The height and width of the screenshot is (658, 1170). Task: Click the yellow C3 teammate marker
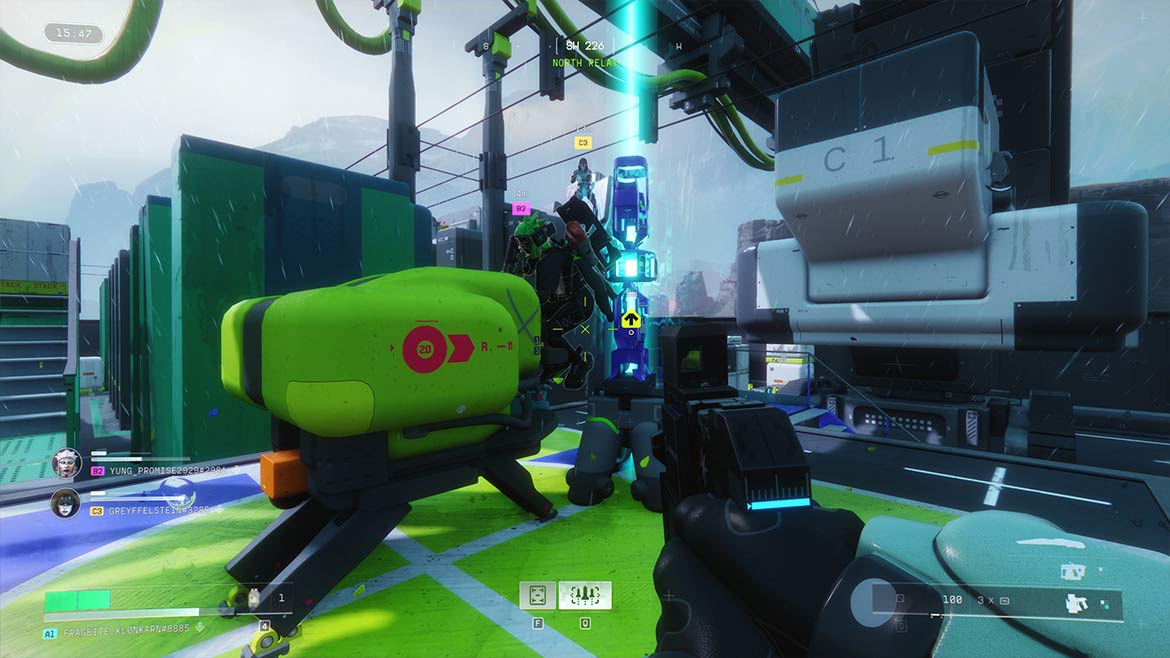coord(583,143)
